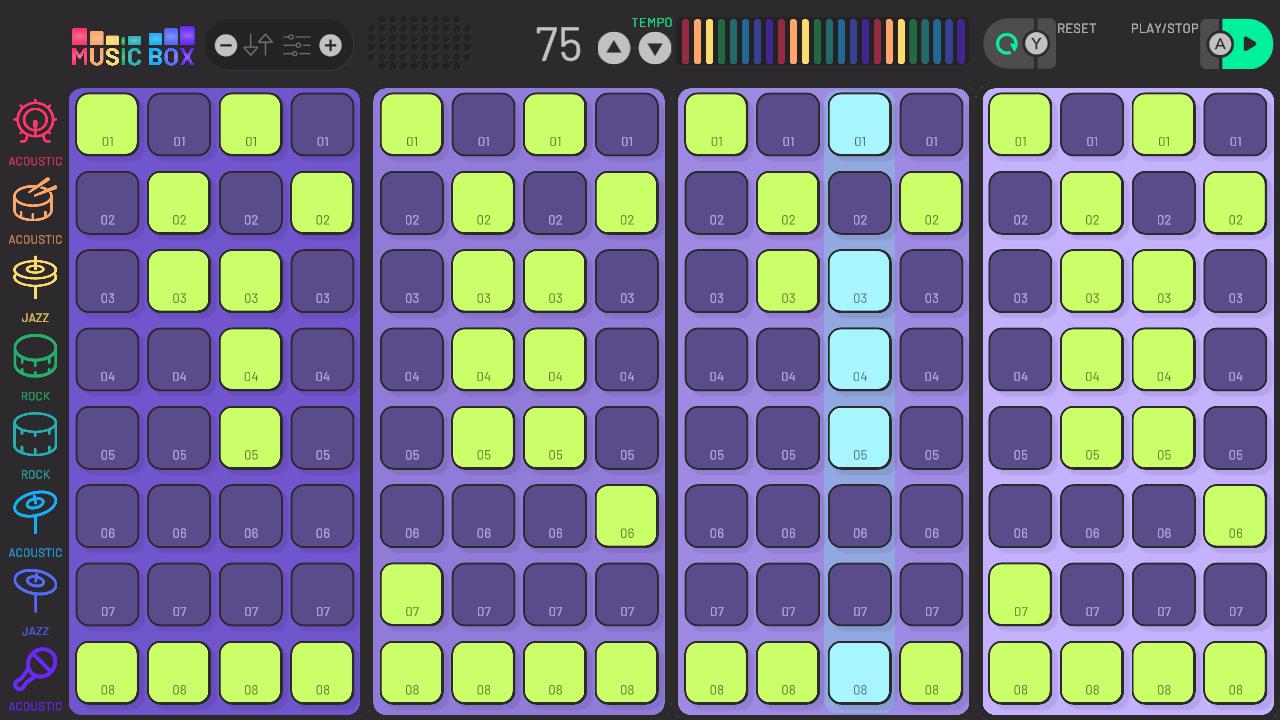This screenshot has height=720, width=1280.
Task: Select the orange Acoustic snare instrument
Action: click(35, 200)
